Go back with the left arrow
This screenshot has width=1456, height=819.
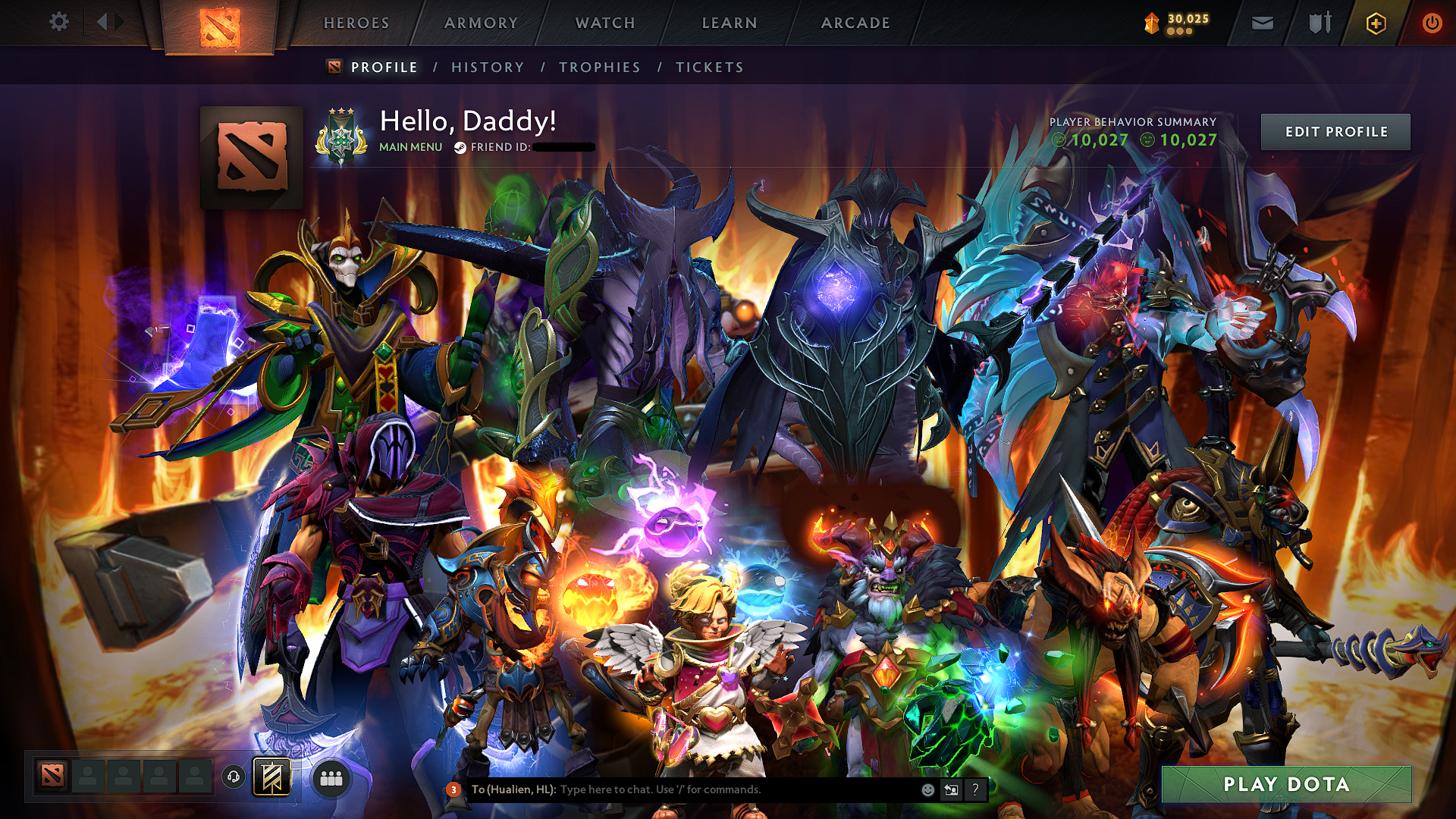tap(102, 22)
